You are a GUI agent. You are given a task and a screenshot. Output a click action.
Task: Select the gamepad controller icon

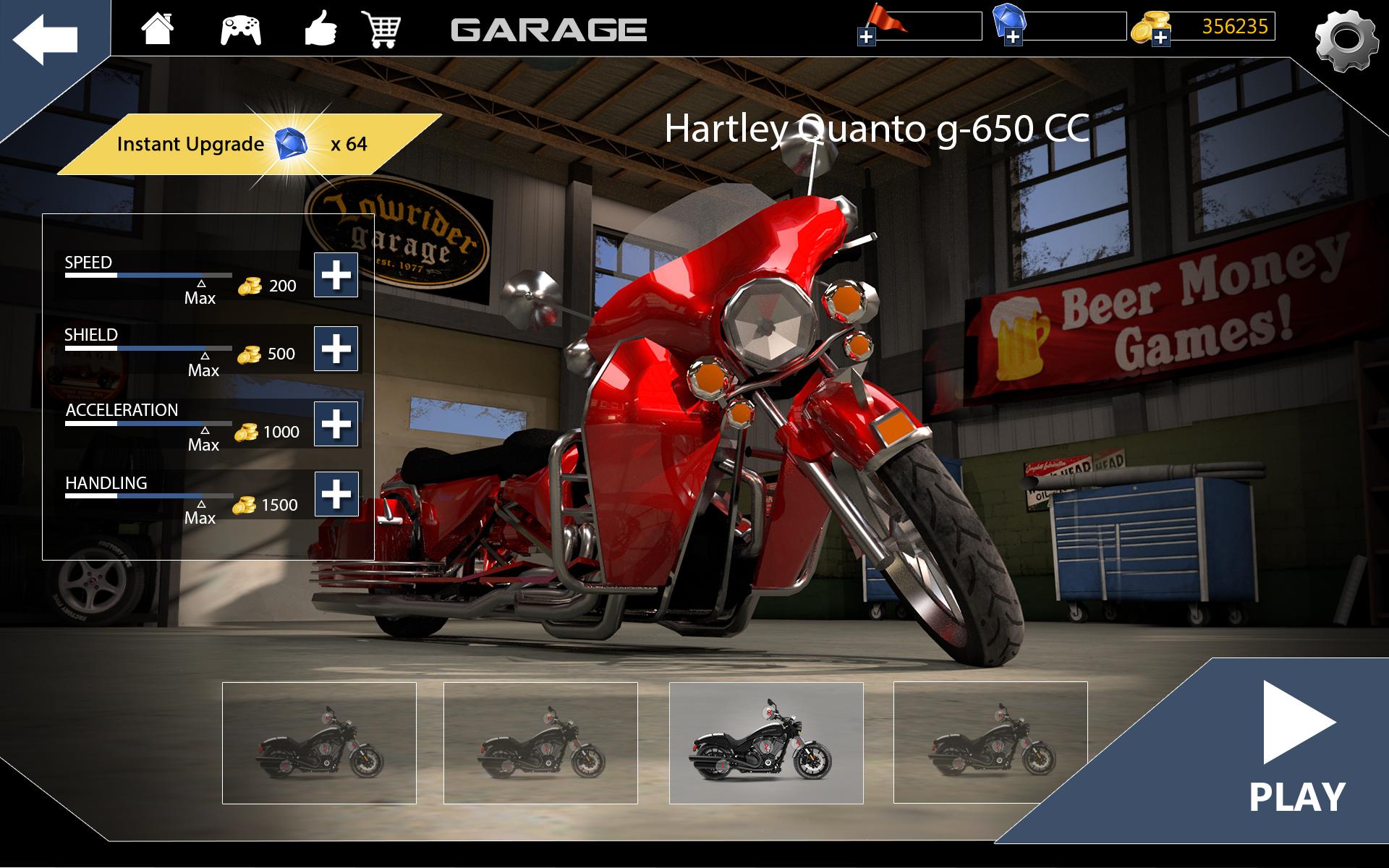[x=242, y=29]
